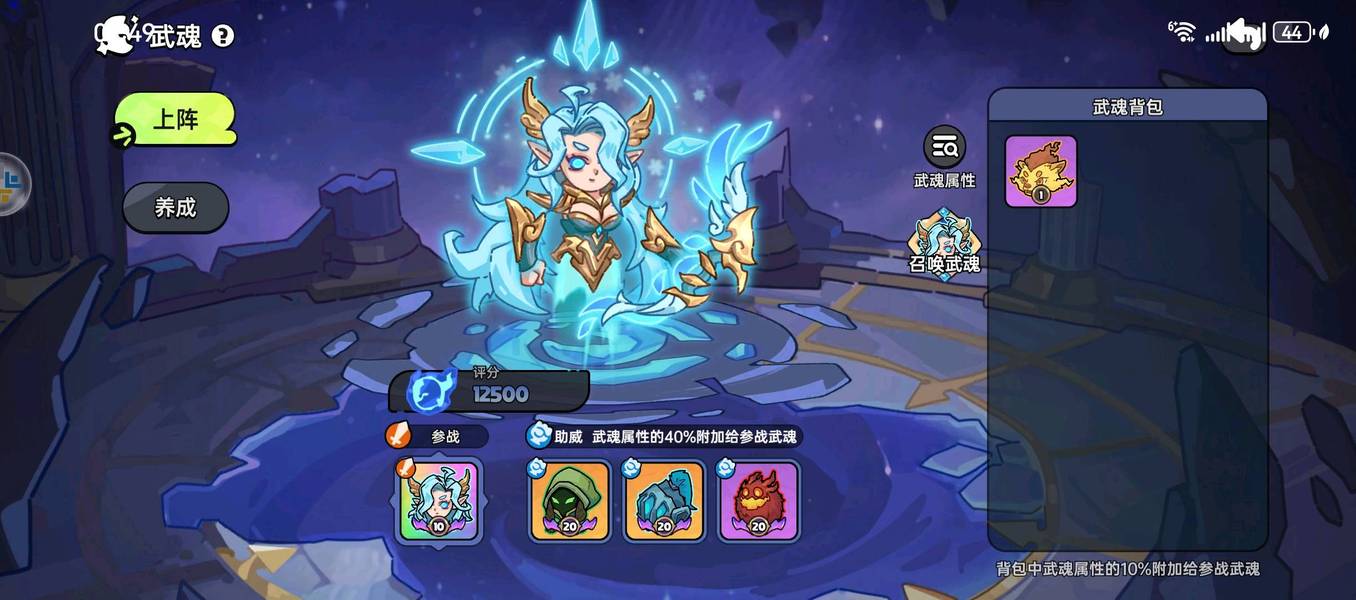
Task: Choose the green hooded assist spirit
Action: coord(569,500)
